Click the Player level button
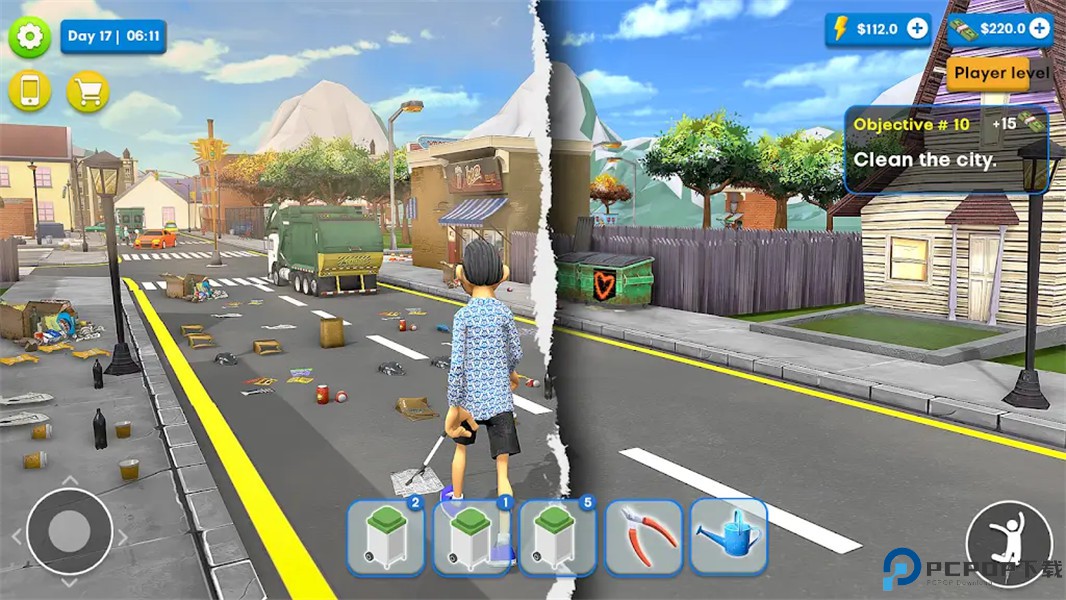The image size is (1066, 600). 1001,73
